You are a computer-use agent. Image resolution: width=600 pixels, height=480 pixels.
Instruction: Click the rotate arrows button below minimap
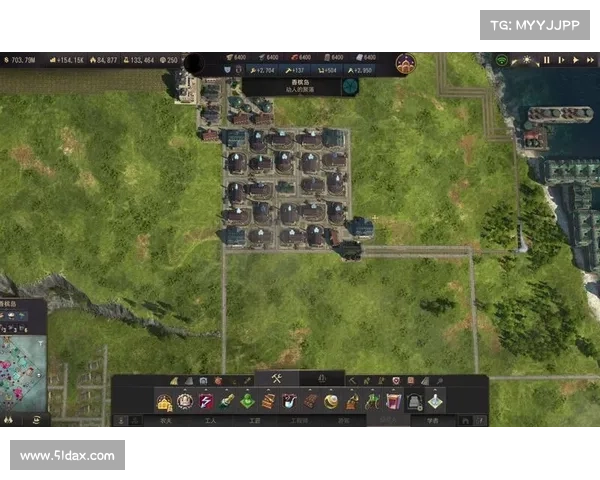pos(36,421)
